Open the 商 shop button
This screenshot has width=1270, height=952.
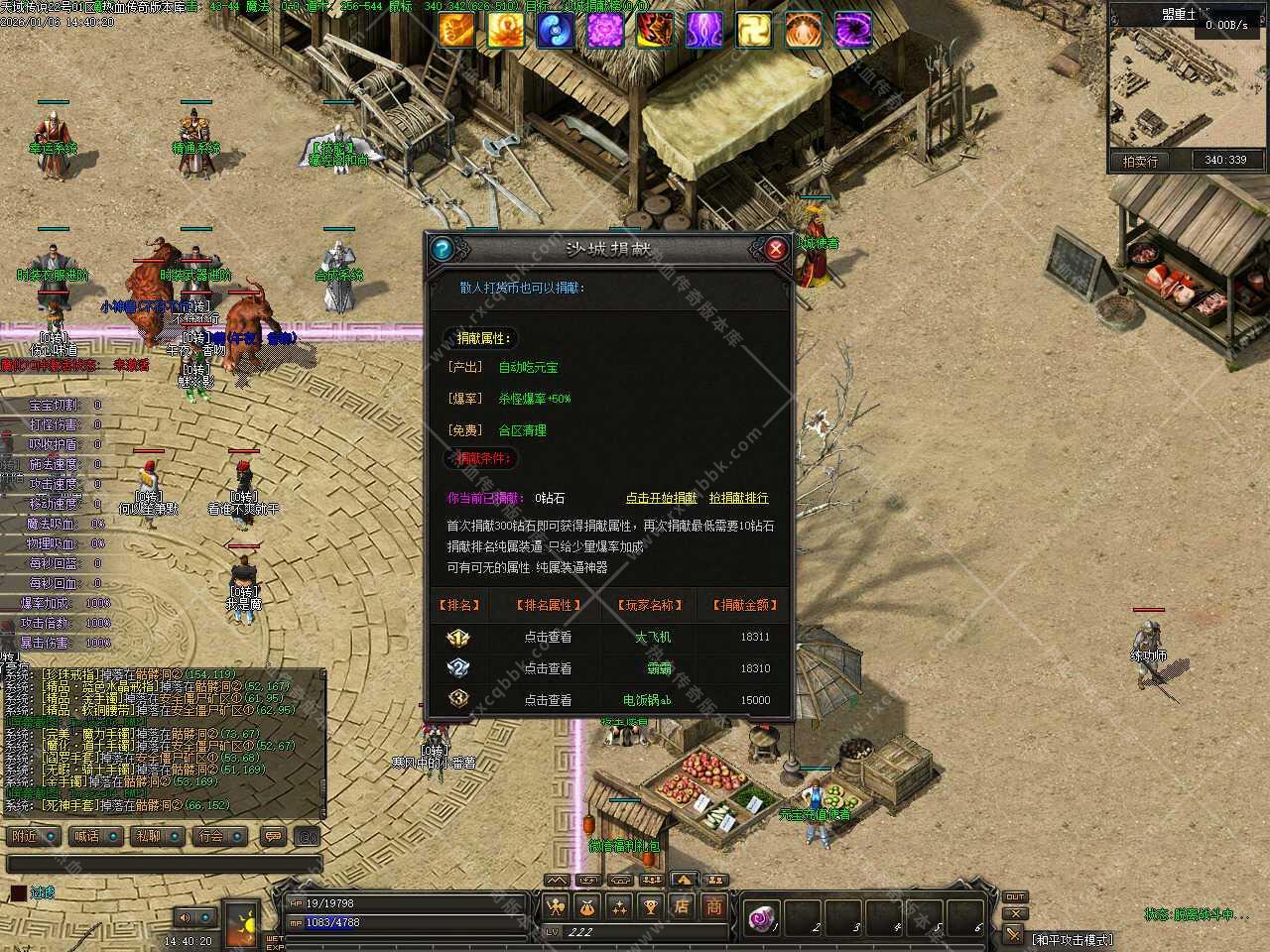click(713, 905)
